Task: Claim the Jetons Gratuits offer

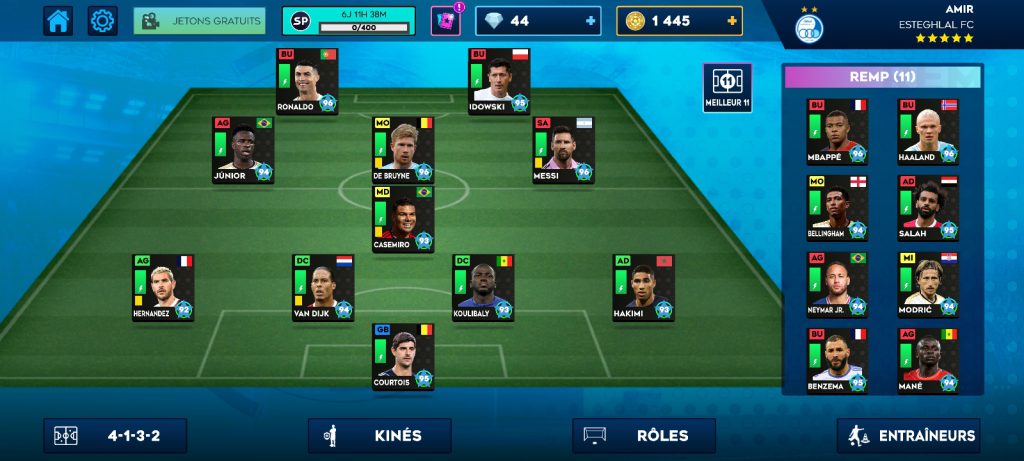Action: [199, 21]
